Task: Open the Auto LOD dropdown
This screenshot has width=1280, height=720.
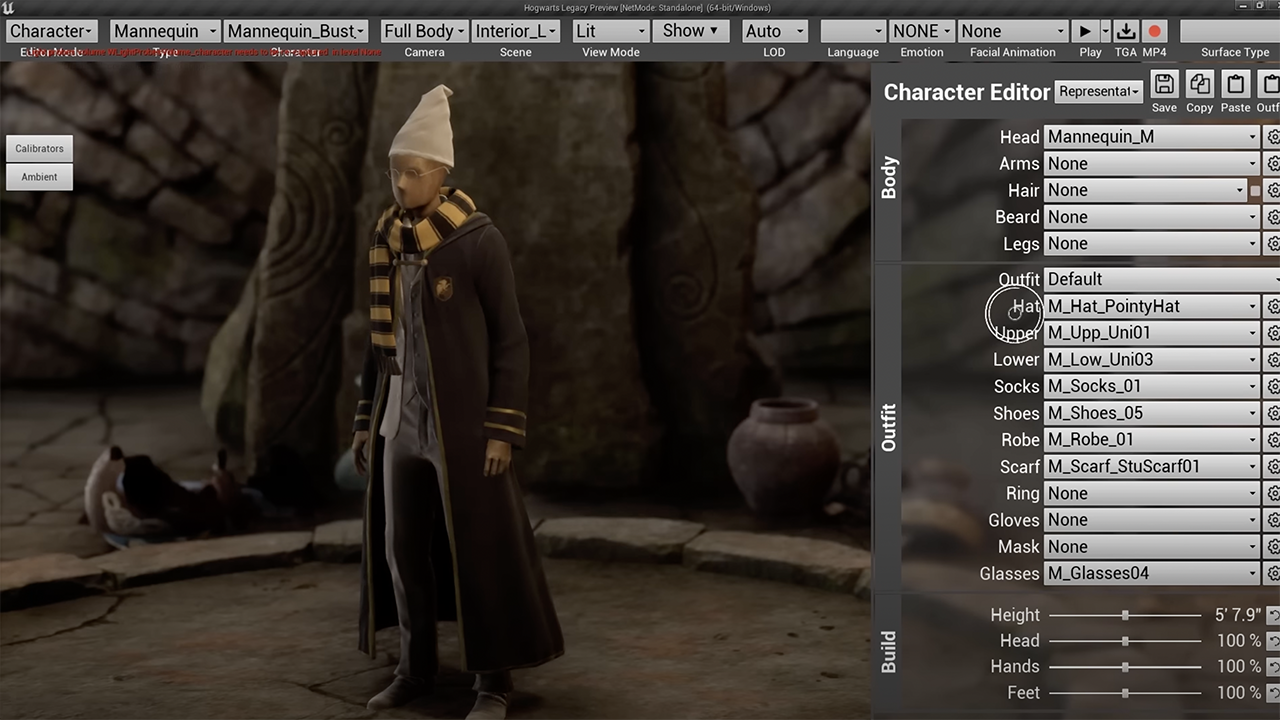Action: click(x=774, y=31)
